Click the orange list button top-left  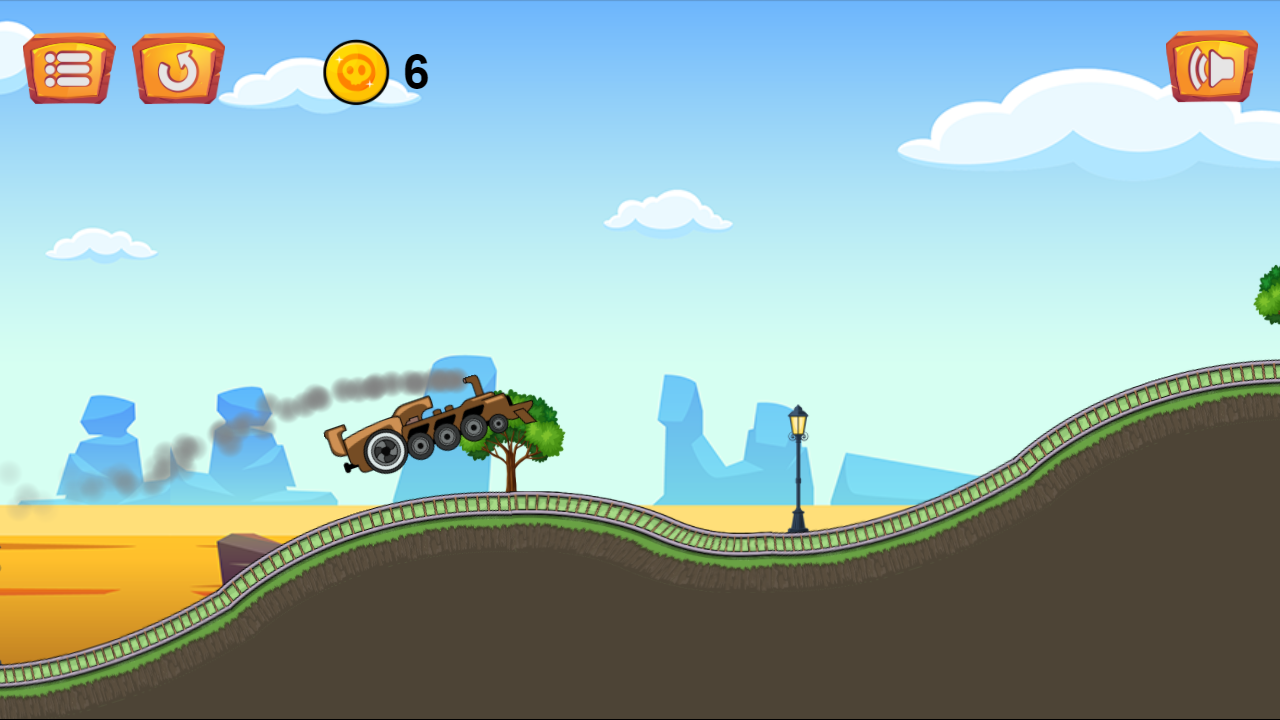point(69,68)
